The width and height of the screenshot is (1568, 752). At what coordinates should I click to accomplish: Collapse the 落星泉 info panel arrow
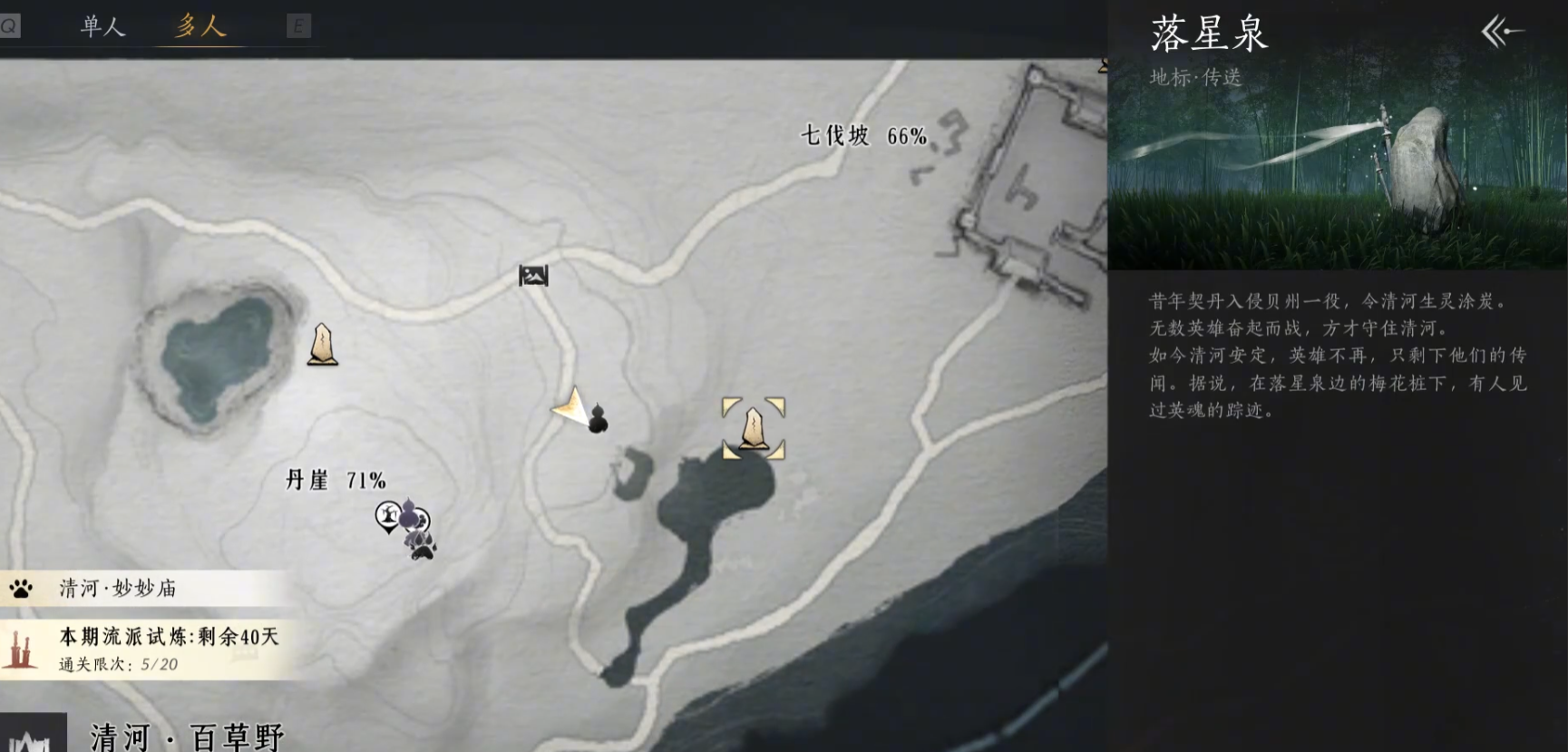coord(1502,33)
